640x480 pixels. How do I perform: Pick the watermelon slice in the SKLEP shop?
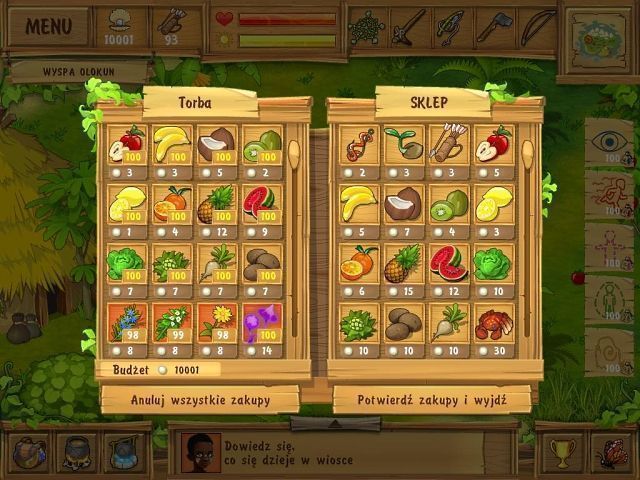(448, 264)
